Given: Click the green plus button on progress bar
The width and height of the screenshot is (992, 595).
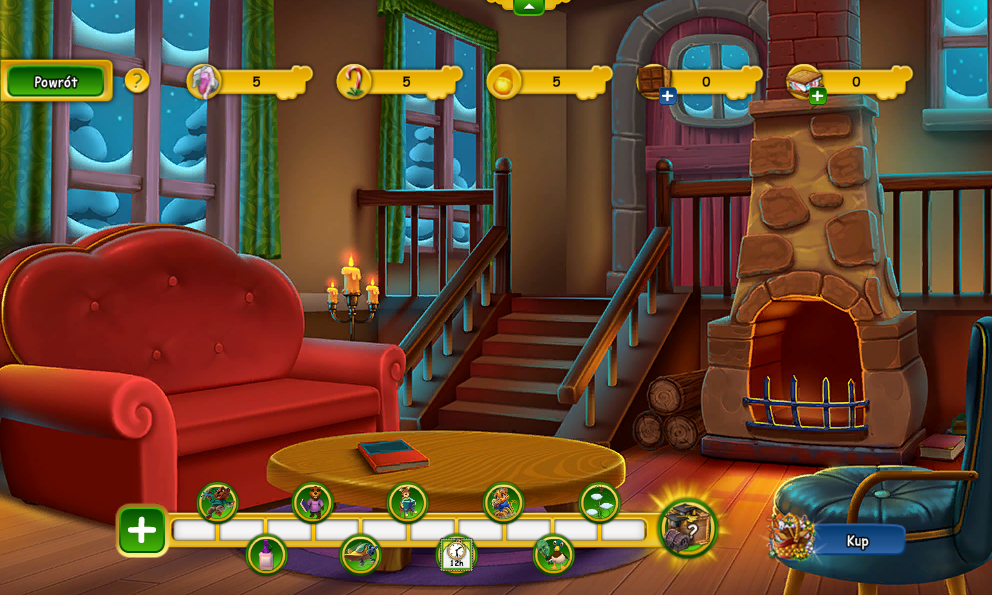Looking at the screenshot, I should click(x=142, y=530).
